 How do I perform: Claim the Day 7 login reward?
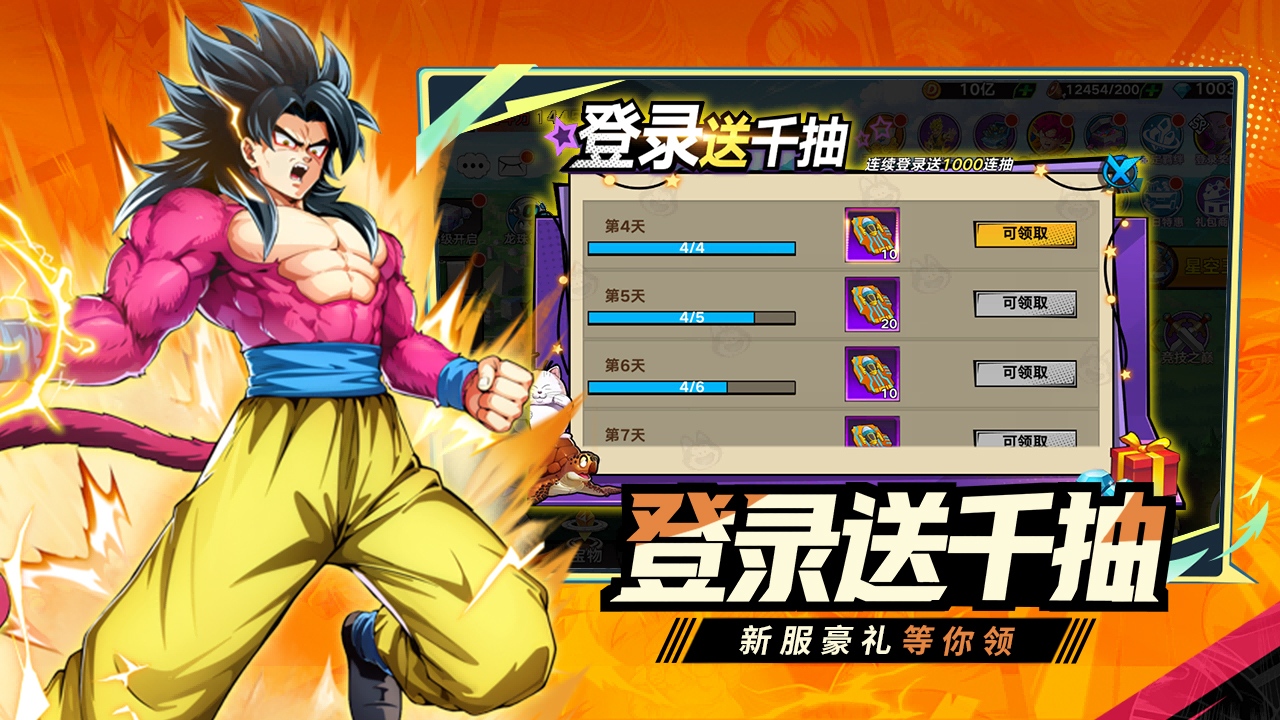coord(1025,439)
